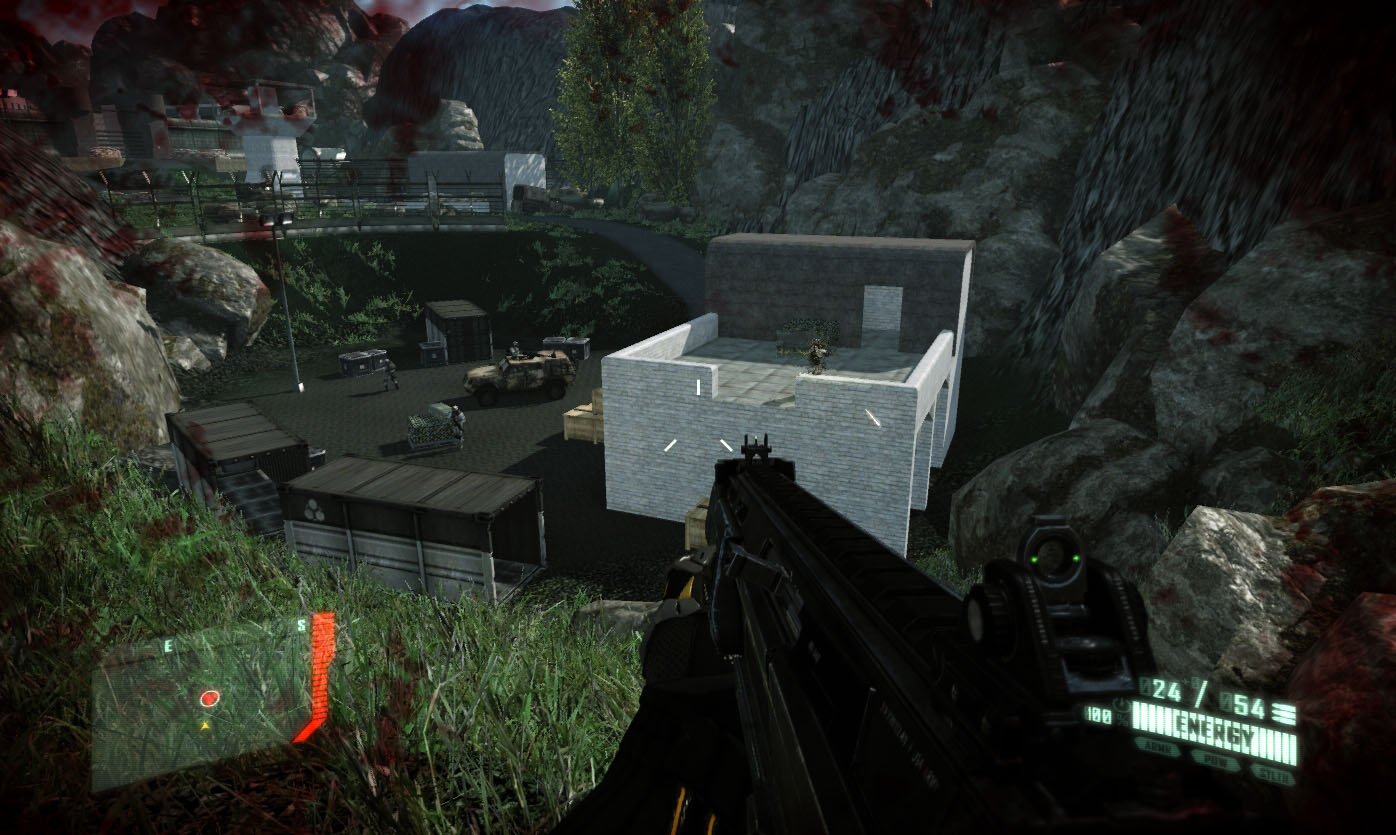Click the fire mode icon beside the ammo count
The width and height of the screenshot is (1396, 835).
click(1285, 713)
